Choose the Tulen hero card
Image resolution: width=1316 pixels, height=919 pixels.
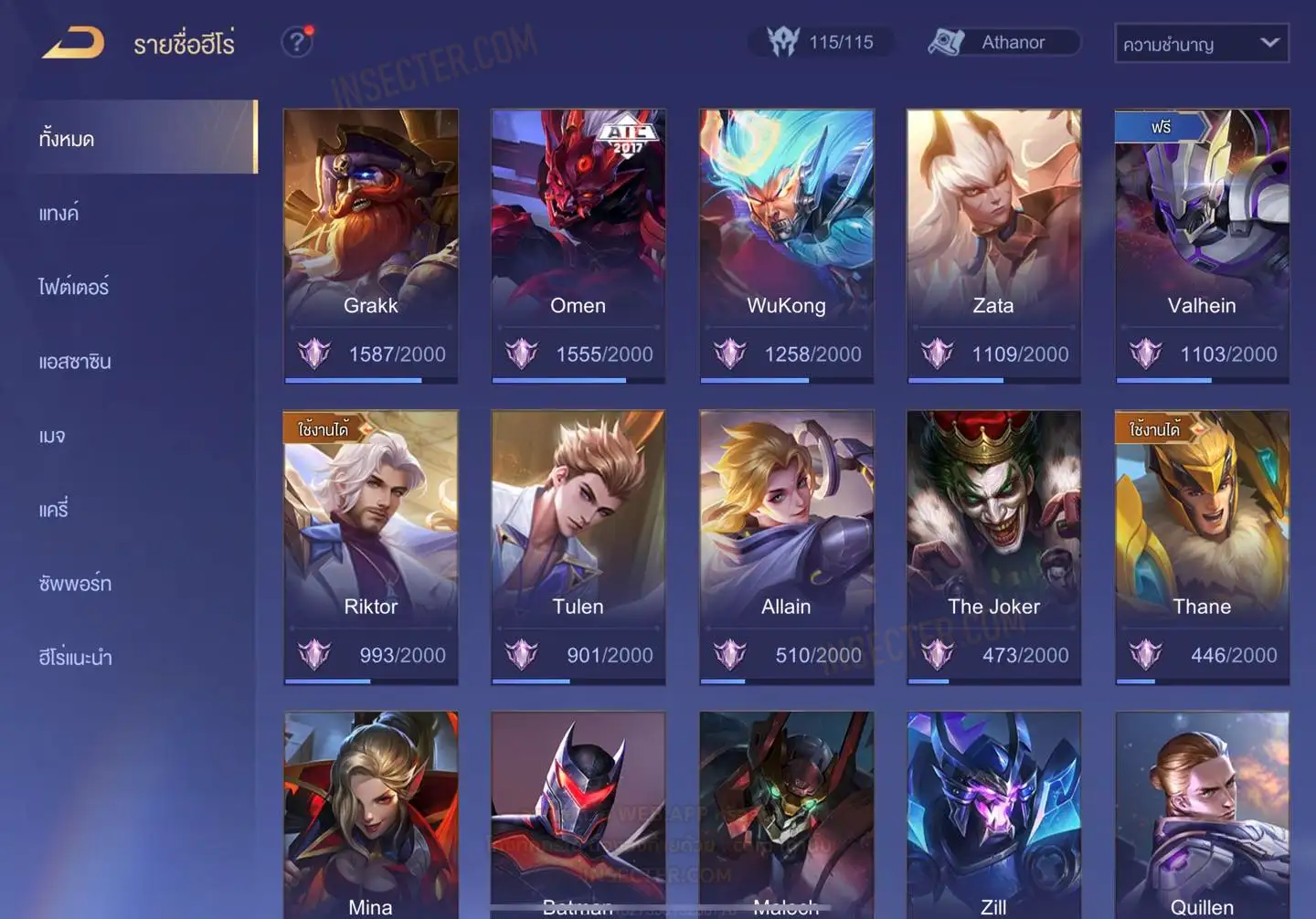(x=578, y=546)
